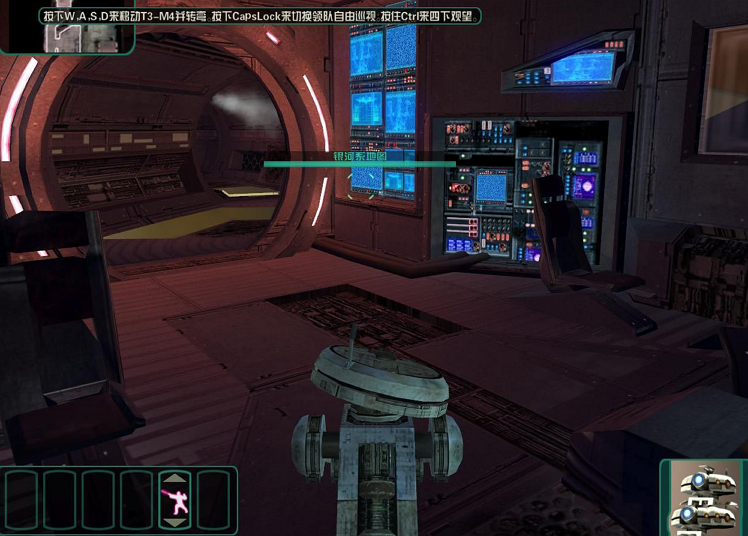Activate the pink melee attack action slot
The width and height of the screenshot is (748, 536).
(173, 499)
